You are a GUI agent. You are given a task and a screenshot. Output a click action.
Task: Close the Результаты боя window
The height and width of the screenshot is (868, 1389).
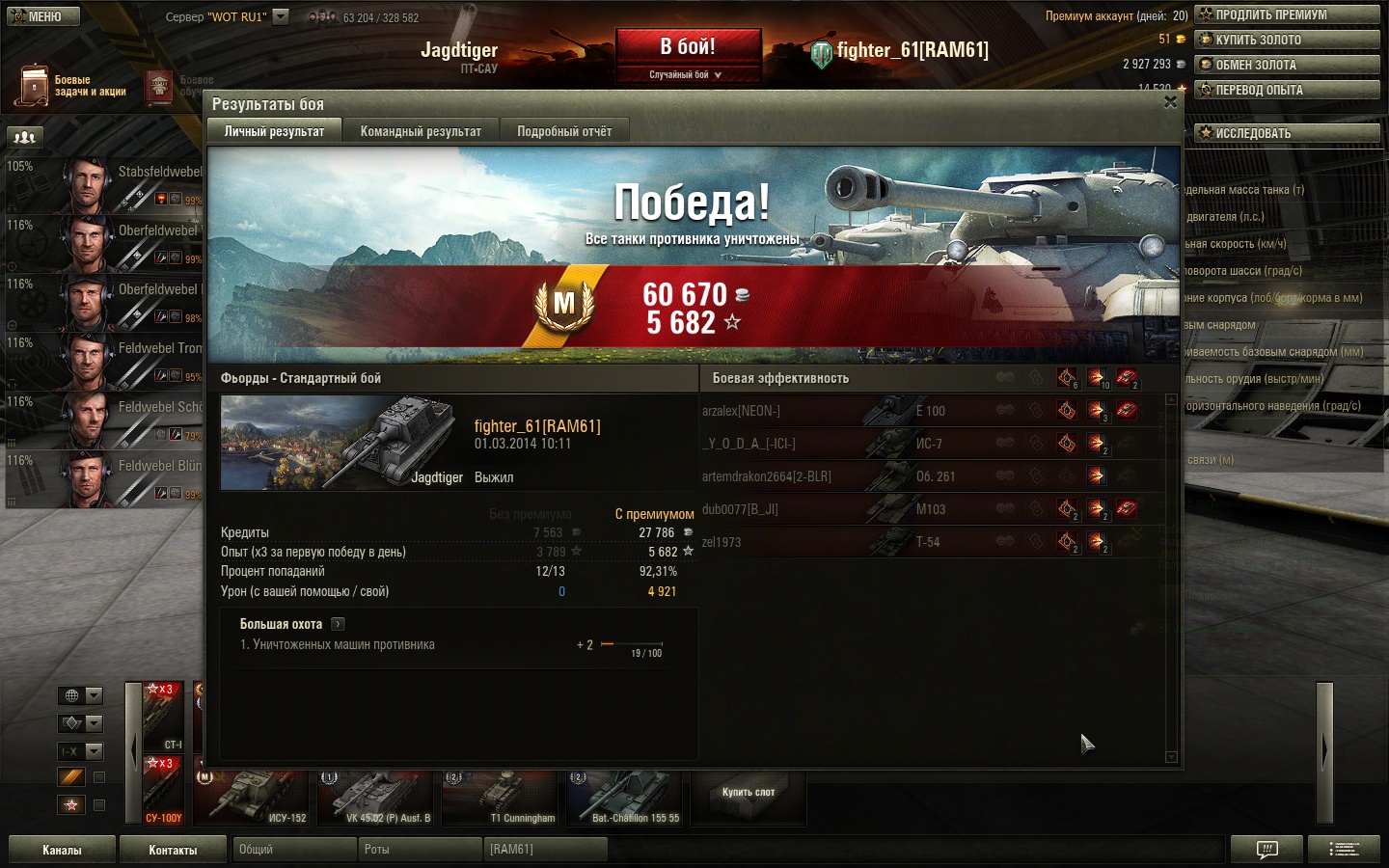pos(1170,102)
